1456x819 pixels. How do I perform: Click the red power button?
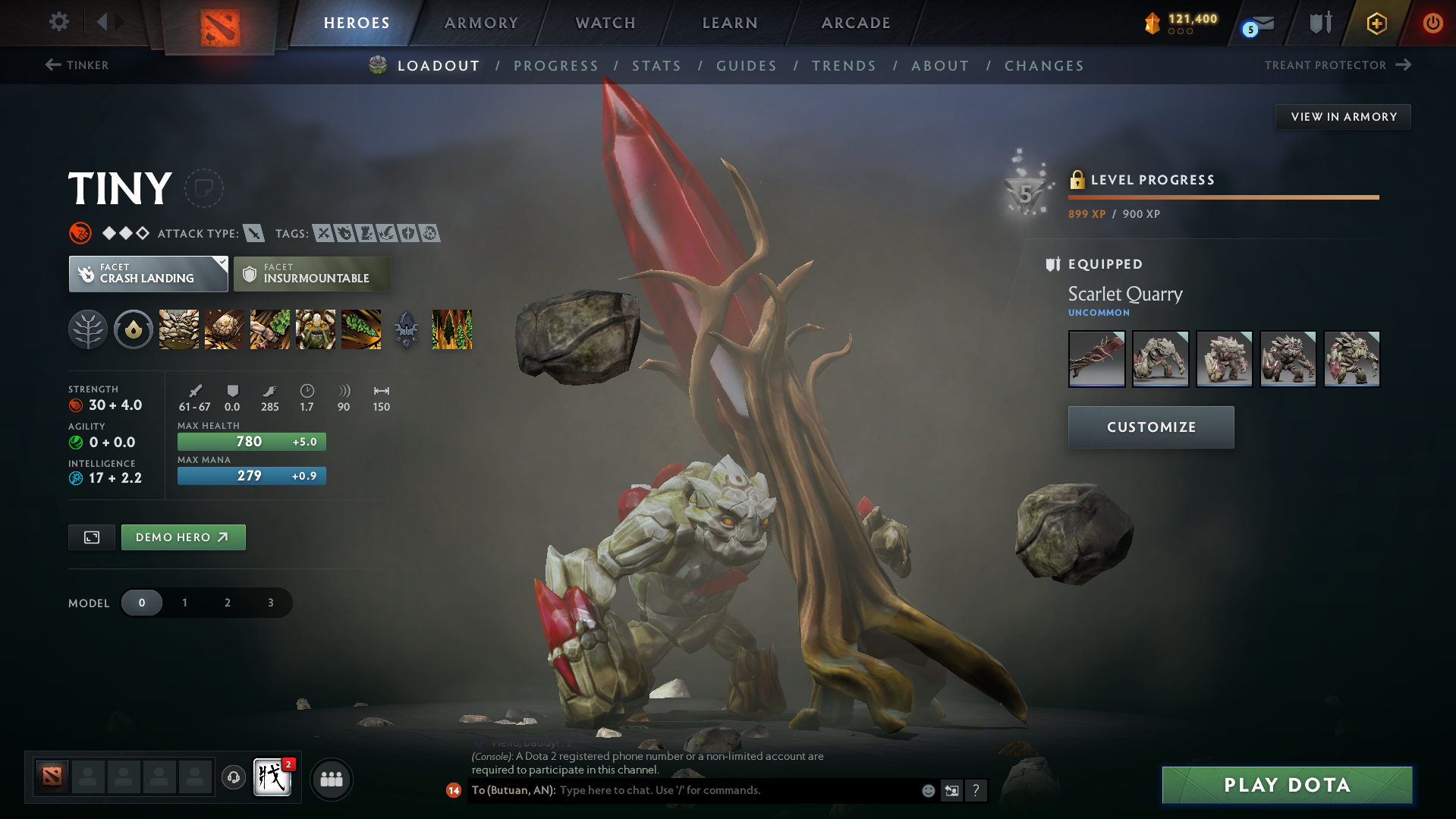point(1432,23)
